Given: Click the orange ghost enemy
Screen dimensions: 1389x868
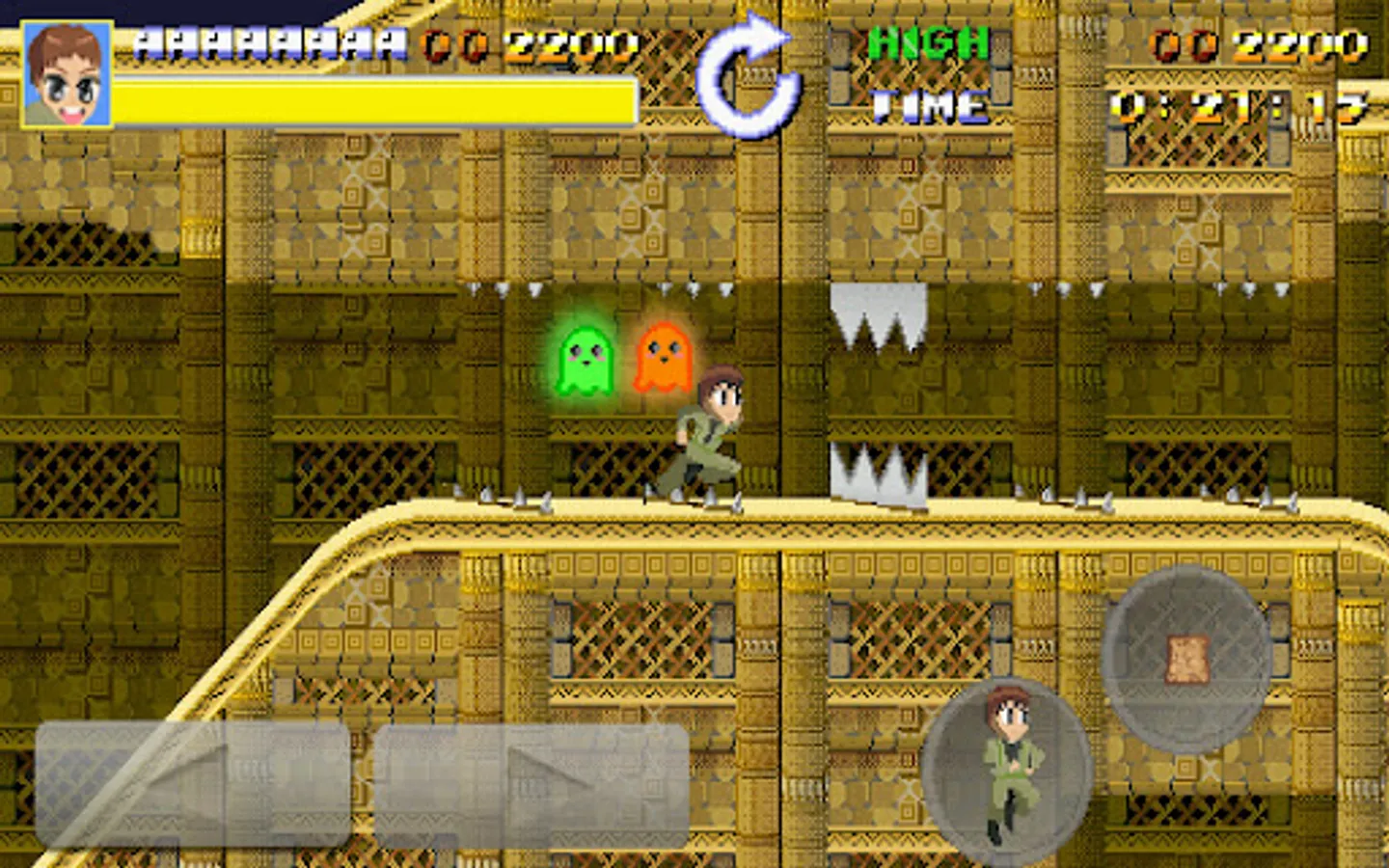Looking at the screenshot, I should [x=660, y=359].
